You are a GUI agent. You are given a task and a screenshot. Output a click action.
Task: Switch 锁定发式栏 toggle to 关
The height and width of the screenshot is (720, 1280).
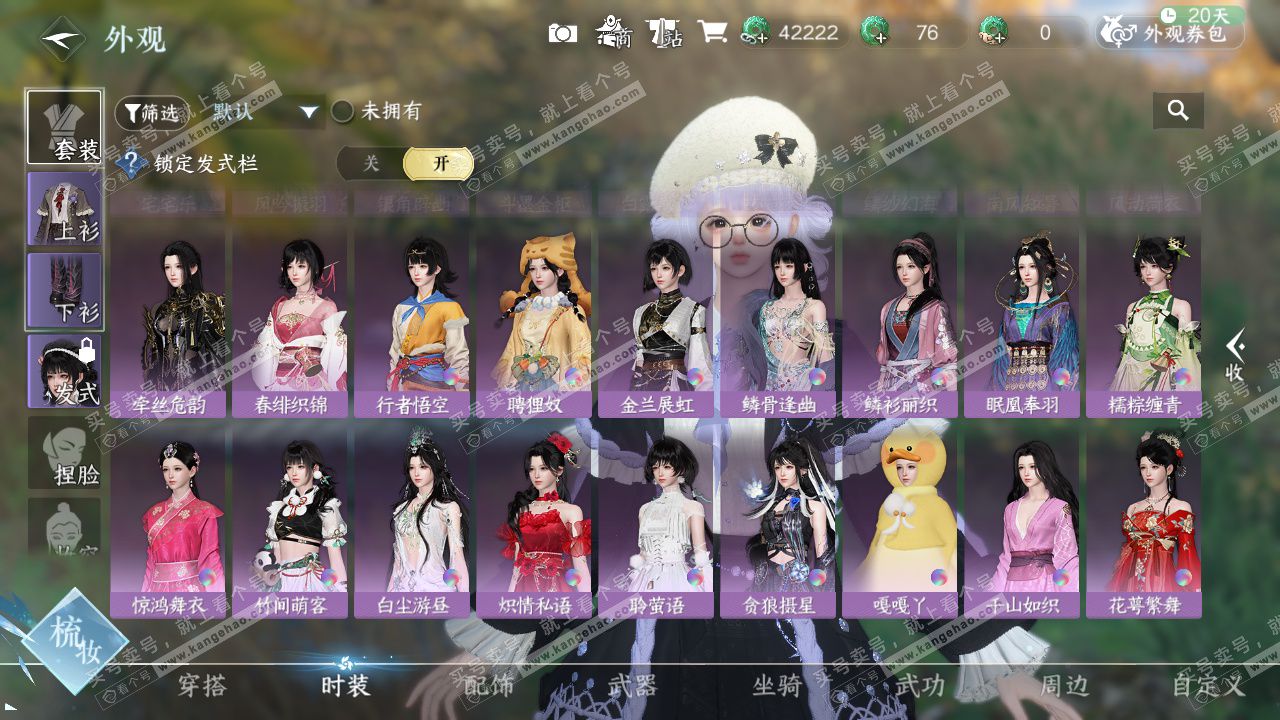pos(371,163)
